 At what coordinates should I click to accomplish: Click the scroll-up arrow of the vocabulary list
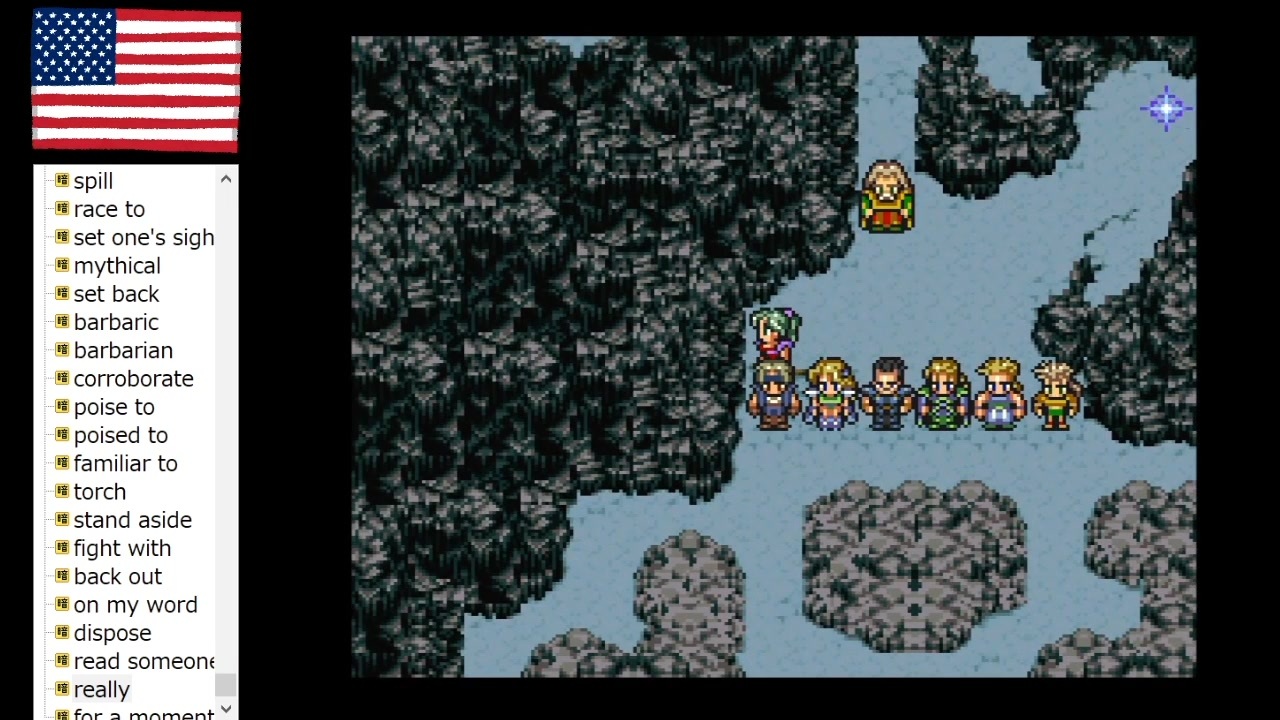225,178
